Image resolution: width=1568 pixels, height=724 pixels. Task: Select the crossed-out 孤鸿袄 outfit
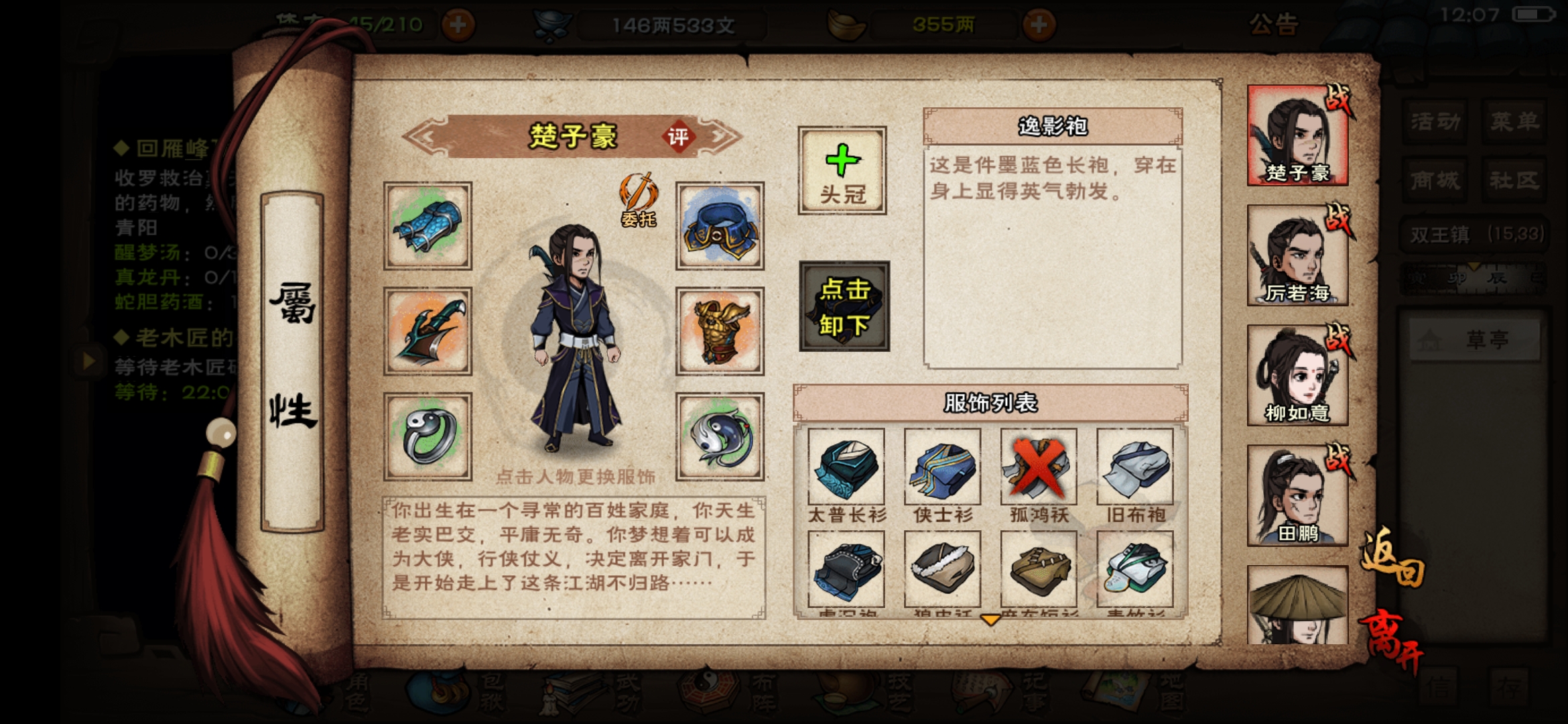[x=1038, y=469]
